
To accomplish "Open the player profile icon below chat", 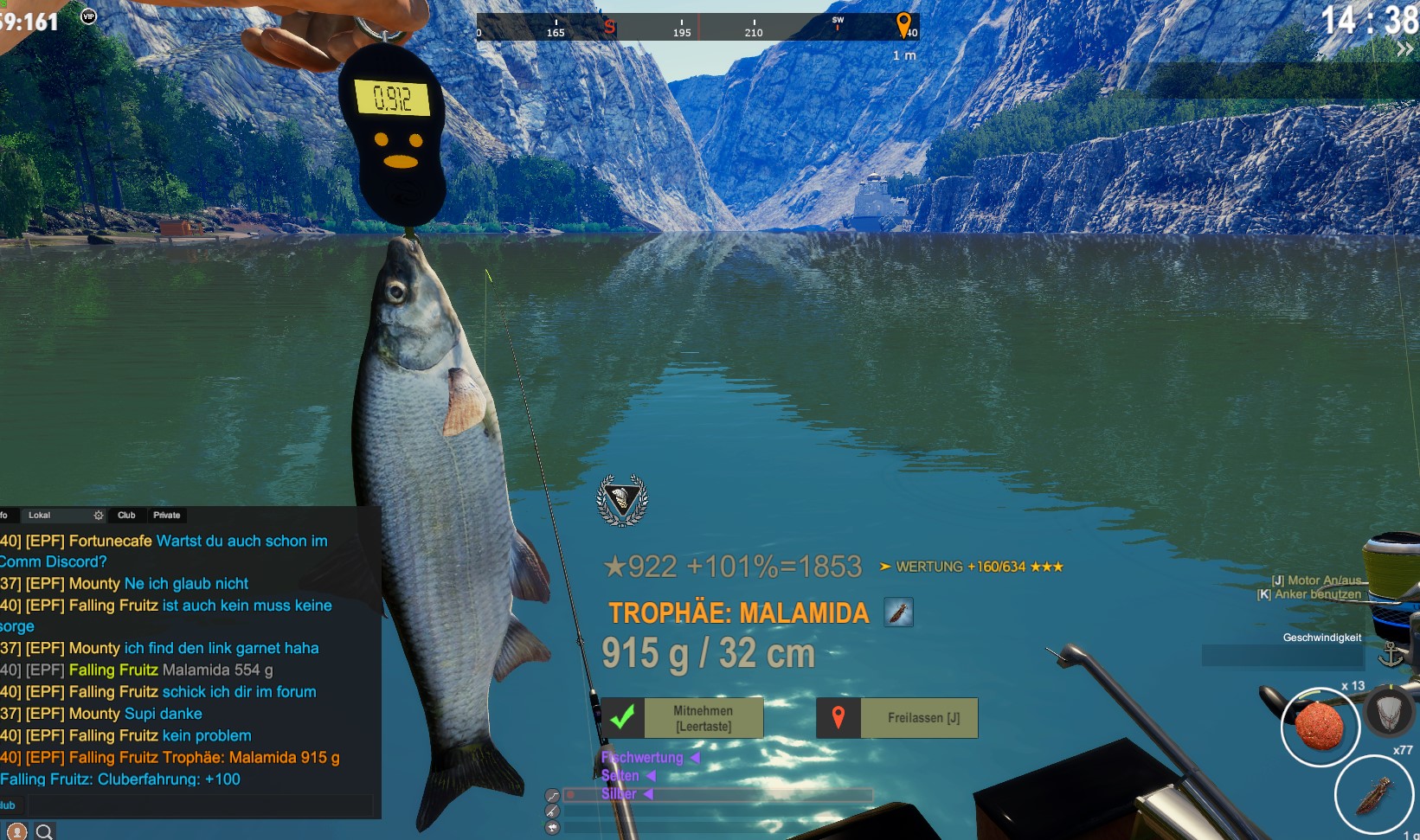I will point(16,831).
